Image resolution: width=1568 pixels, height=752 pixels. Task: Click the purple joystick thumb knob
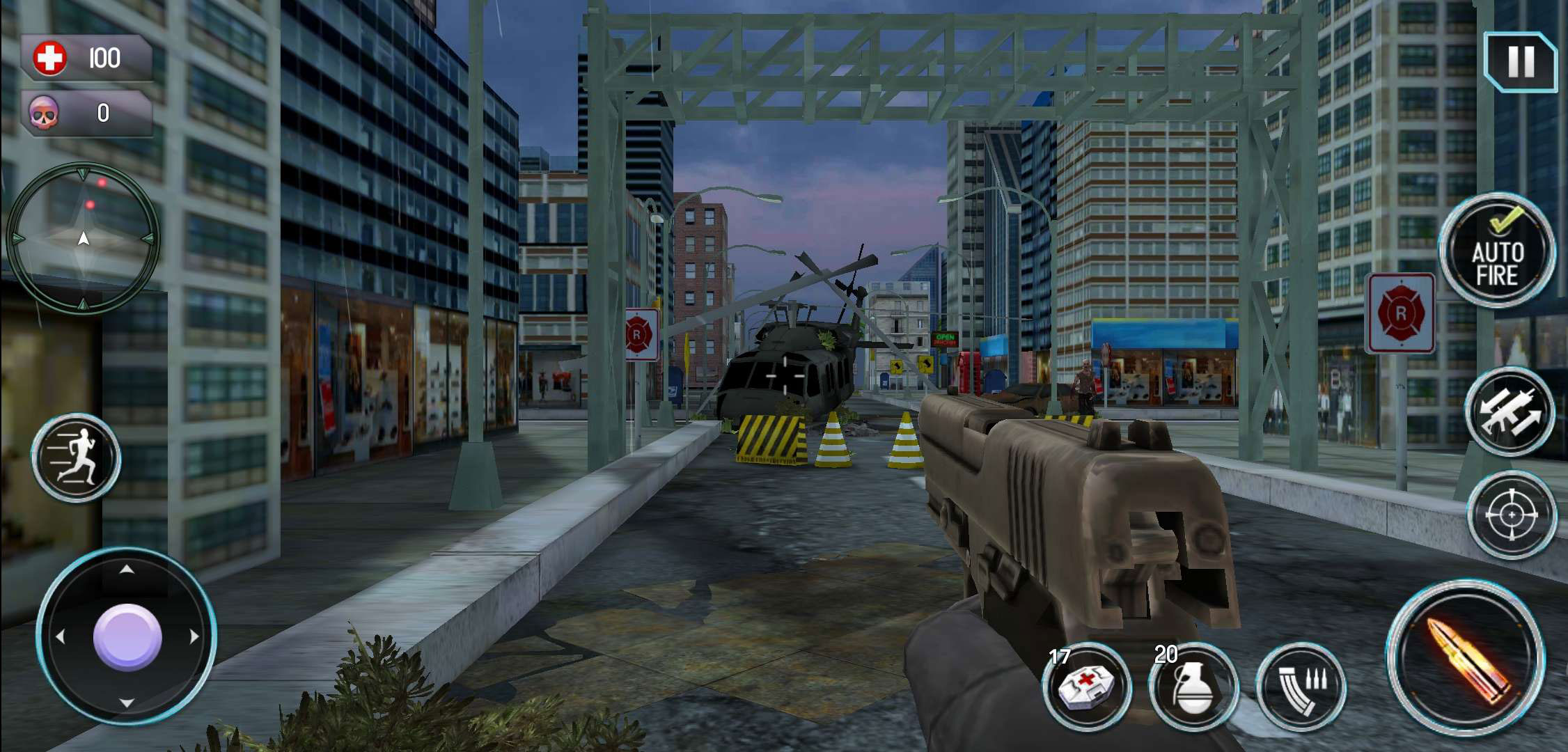click(127, 637)
